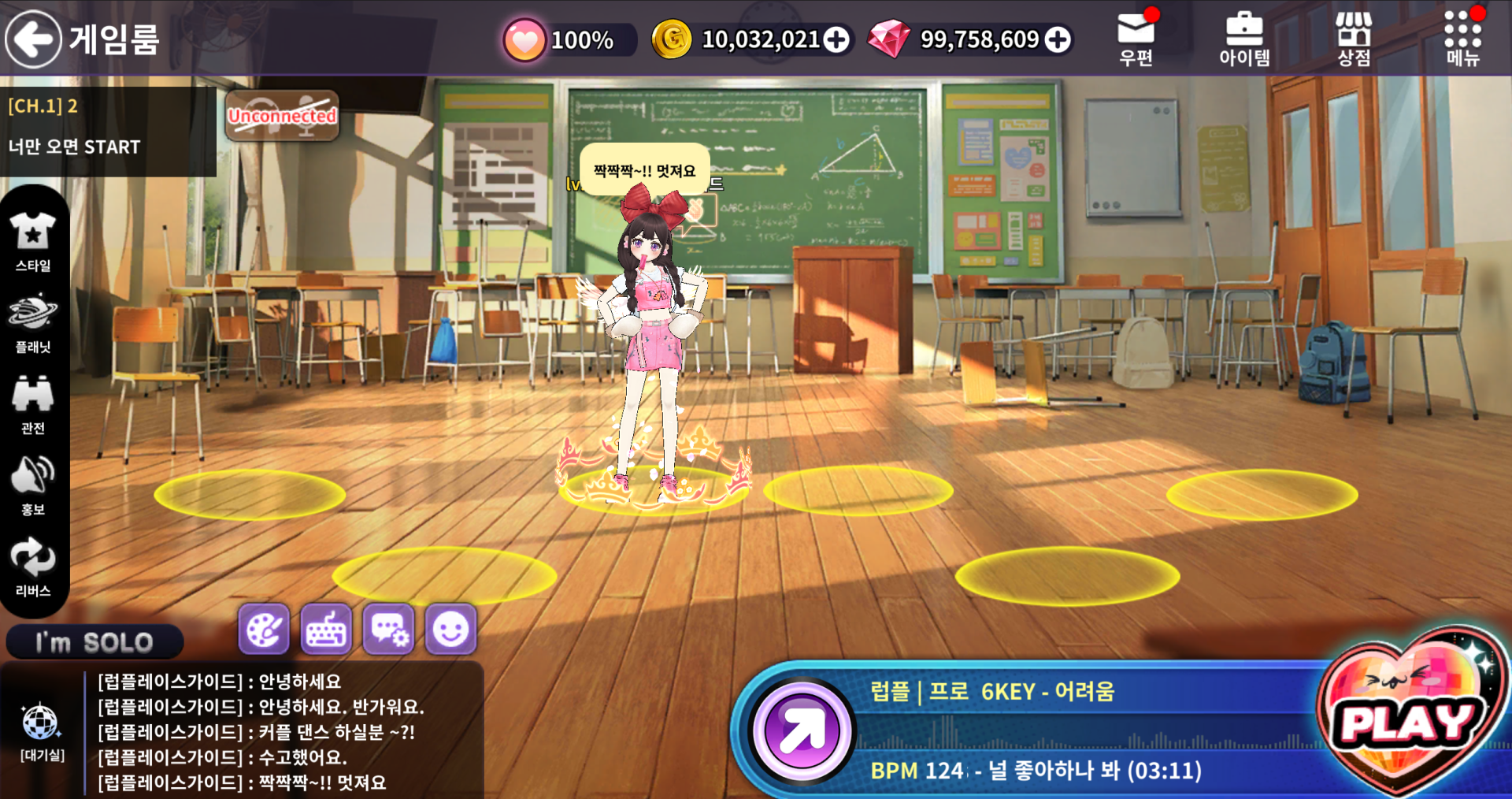Open song selection via the purple arrow
Image resolution: width=1512 pixels, height=799 pixels.
(801, 730)
